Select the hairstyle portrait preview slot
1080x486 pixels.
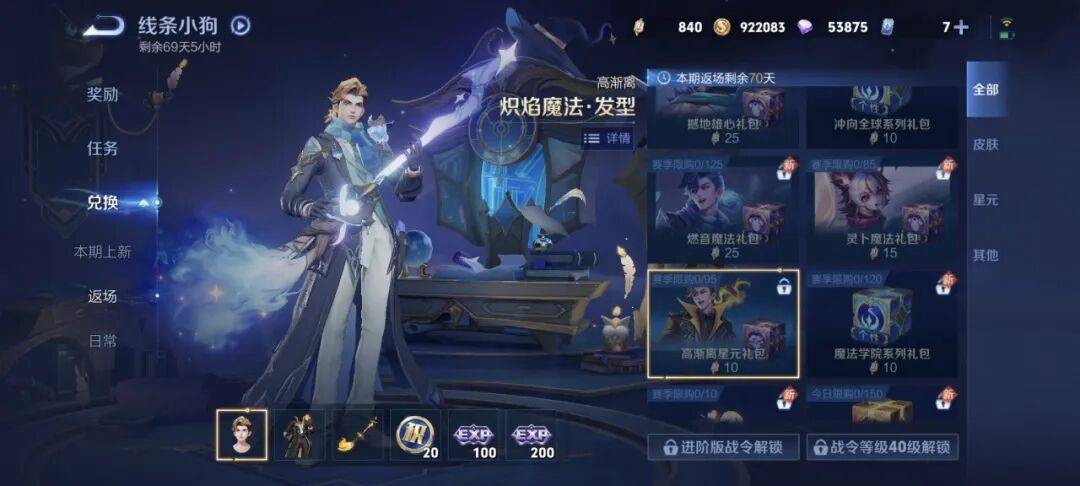[x=242, y=435]
